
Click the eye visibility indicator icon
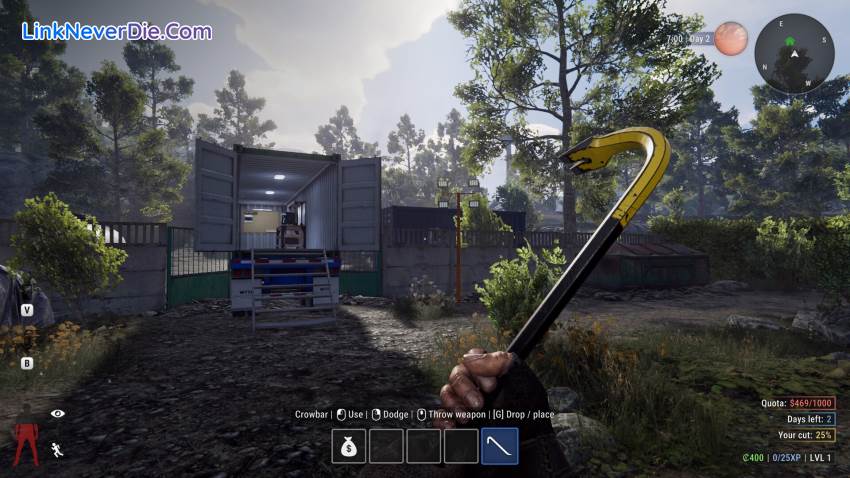pos(57,413)
